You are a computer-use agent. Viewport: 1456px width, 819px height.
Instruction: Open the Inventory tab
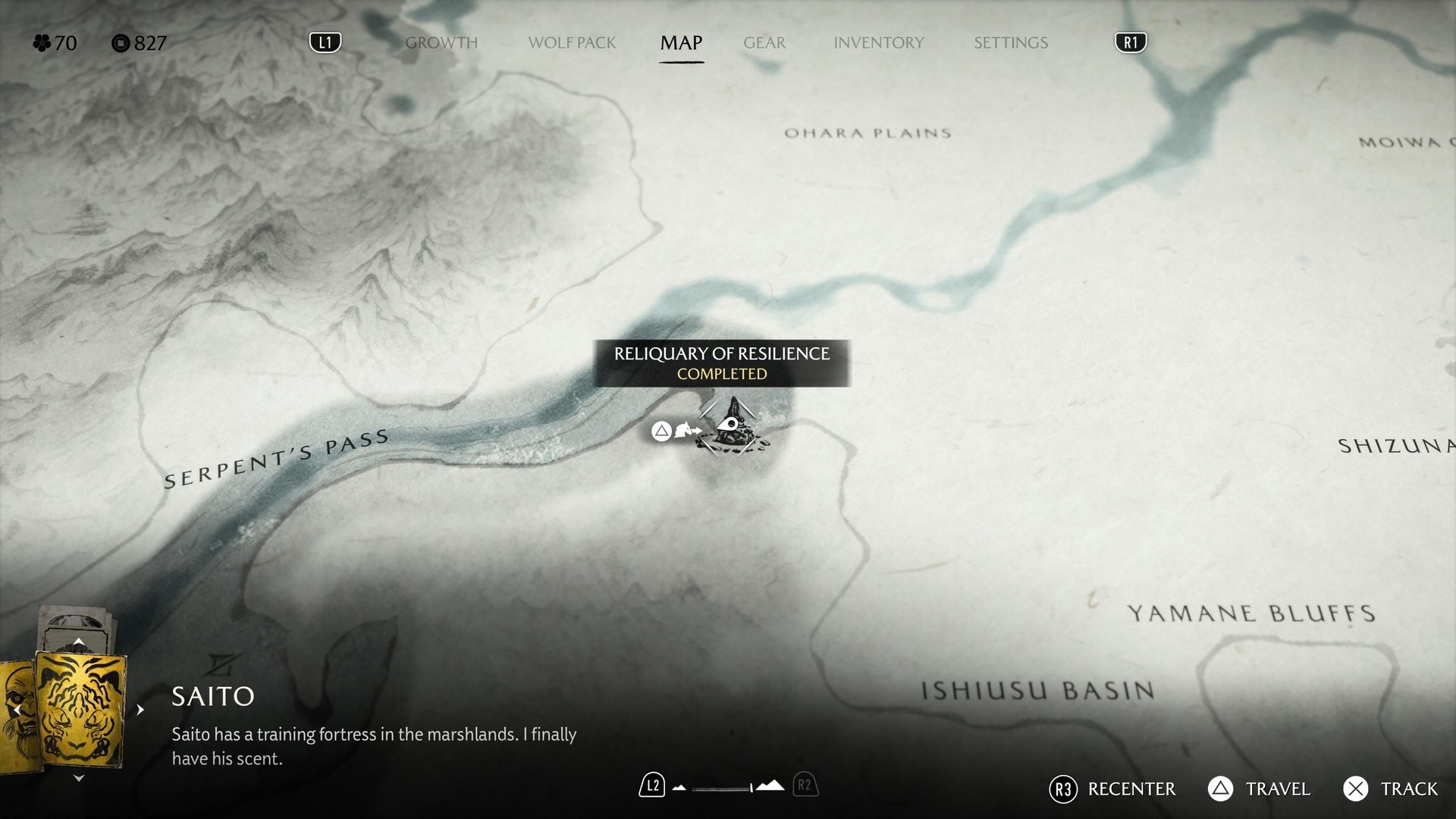(x=878, y=43)
